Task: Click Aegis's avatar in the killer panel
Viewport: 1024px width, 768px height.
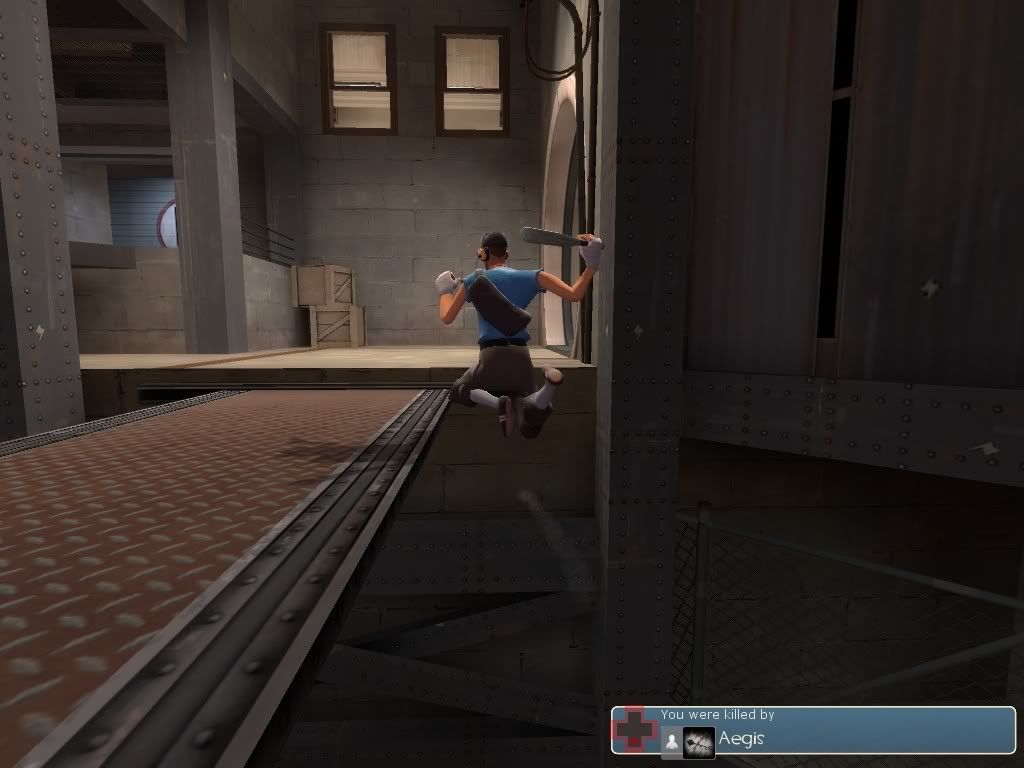Action: point(699,741)
